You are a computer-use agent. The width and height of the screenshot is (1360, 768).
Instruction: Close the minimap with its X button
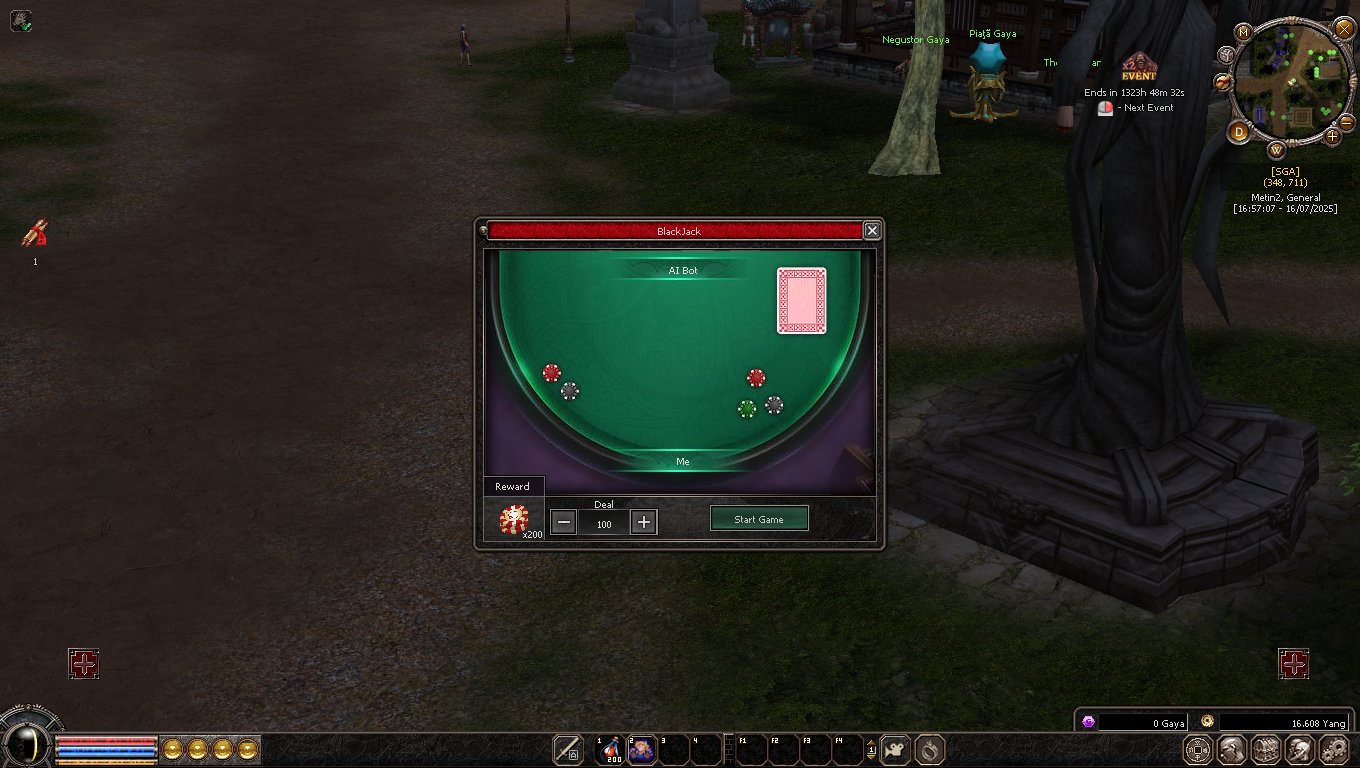1344,29
